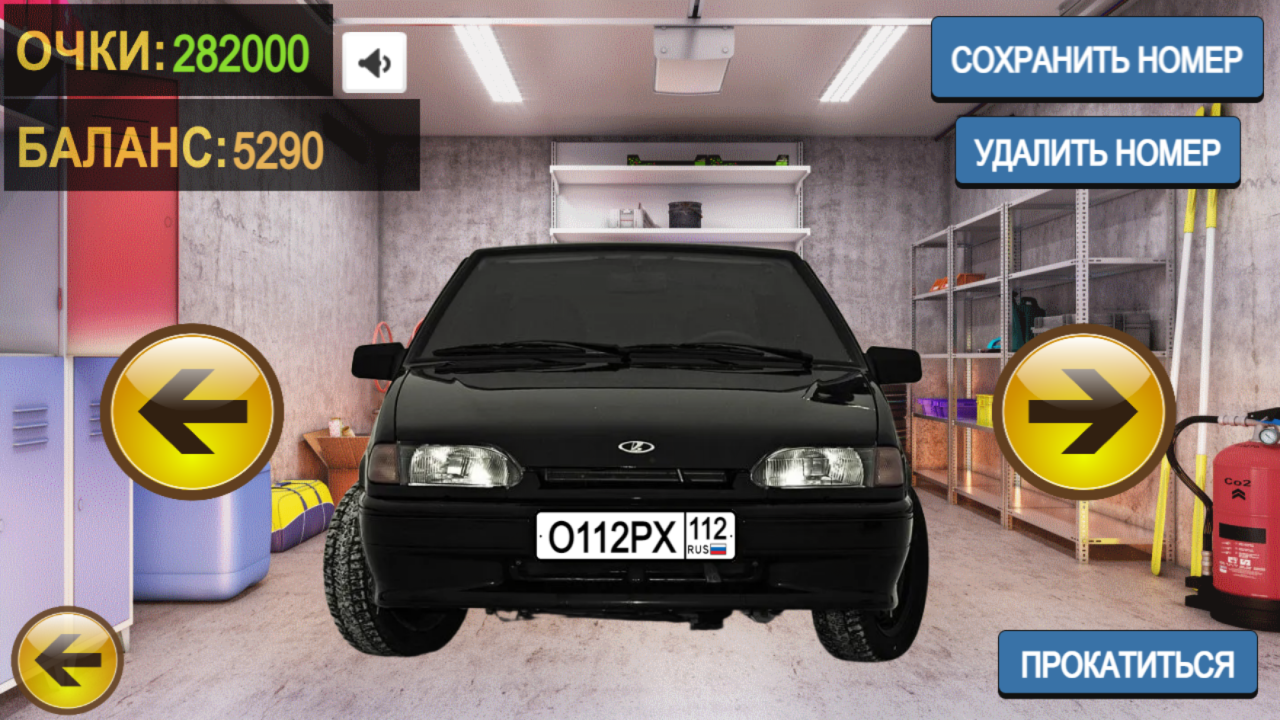The image size is (1280, 720).
Task: Click the license plate О112РХ 112
Action: 633,537
